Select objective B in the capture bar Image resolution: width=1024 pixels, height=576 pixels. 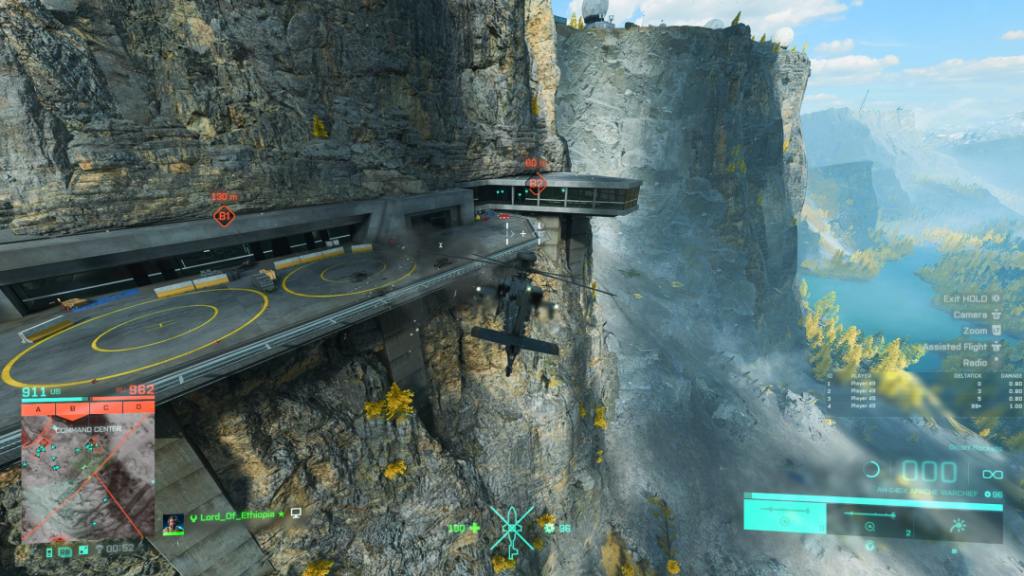pos(73,408)
